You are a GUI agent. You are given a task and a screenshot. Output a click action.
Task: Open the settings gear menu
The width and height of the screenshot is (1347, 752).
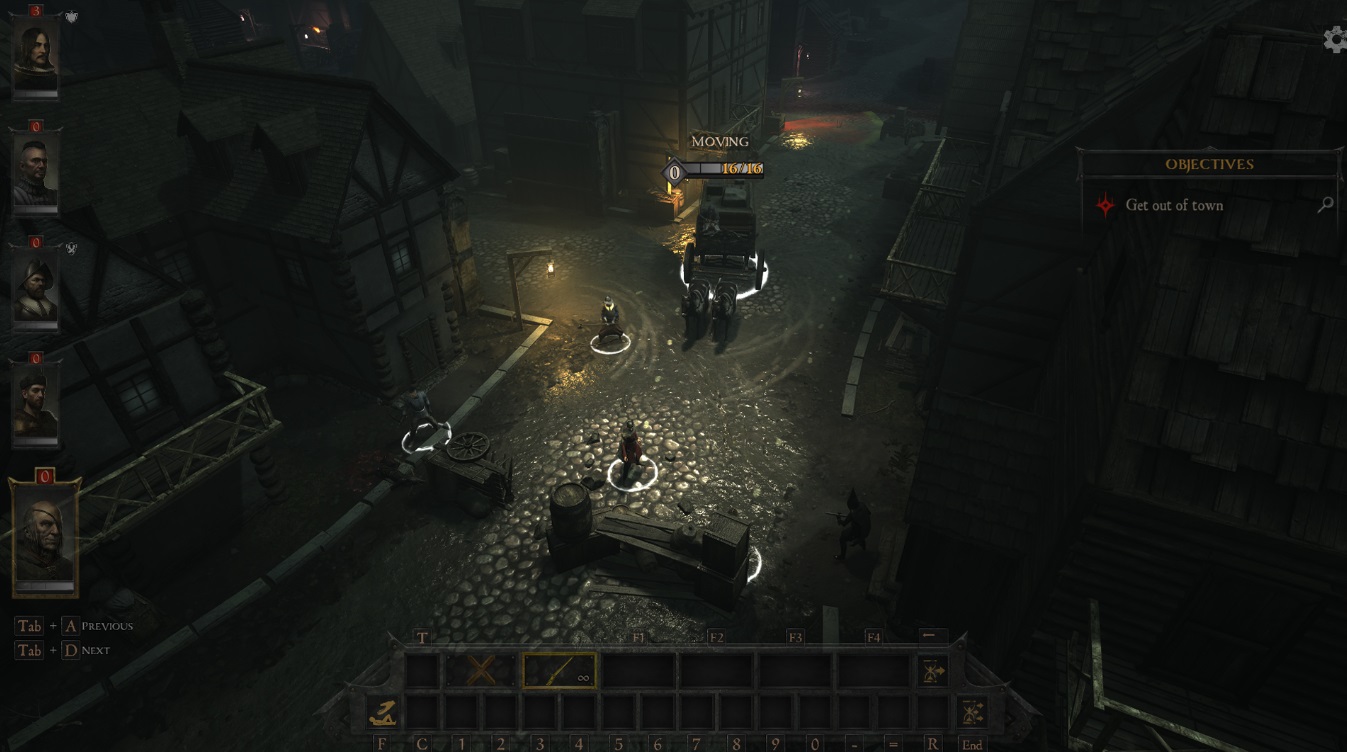[1335, 39]
